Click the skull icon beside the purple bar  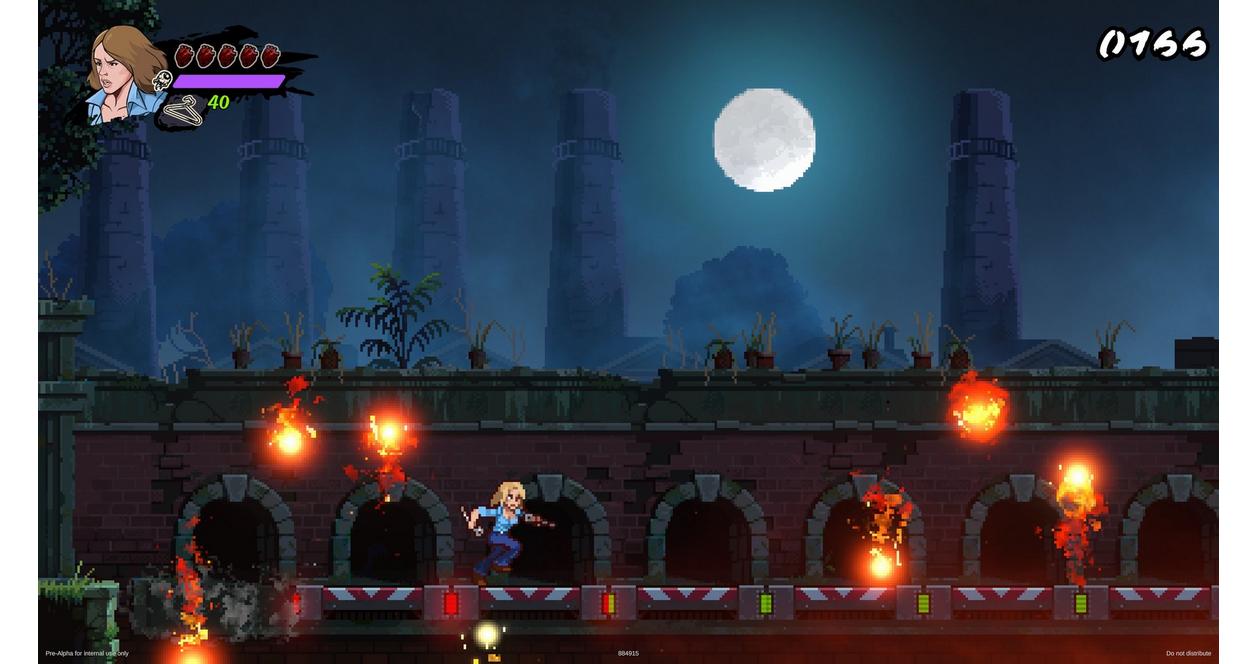pyautogui.click(x=162, y=81)
